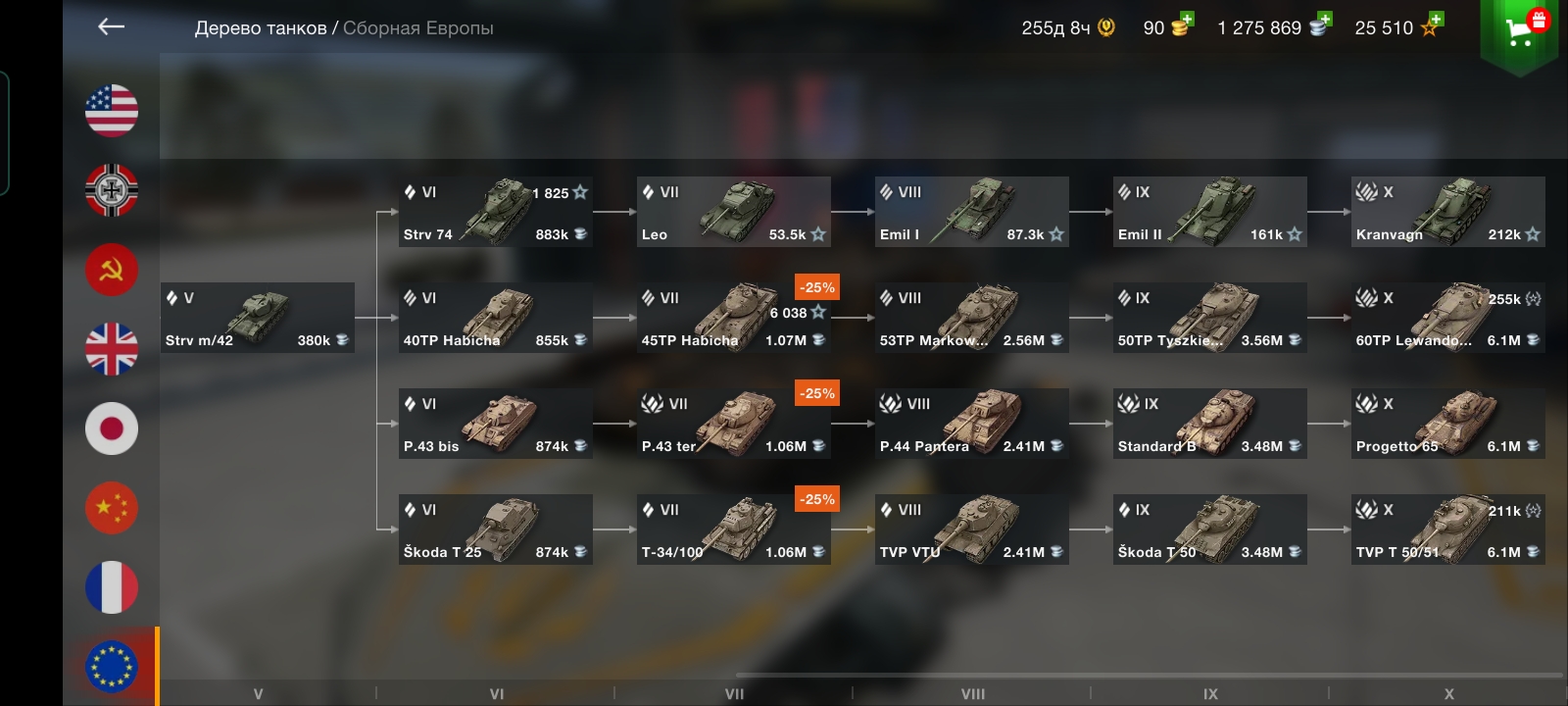Select the European Union flag tab

point(112,667)
